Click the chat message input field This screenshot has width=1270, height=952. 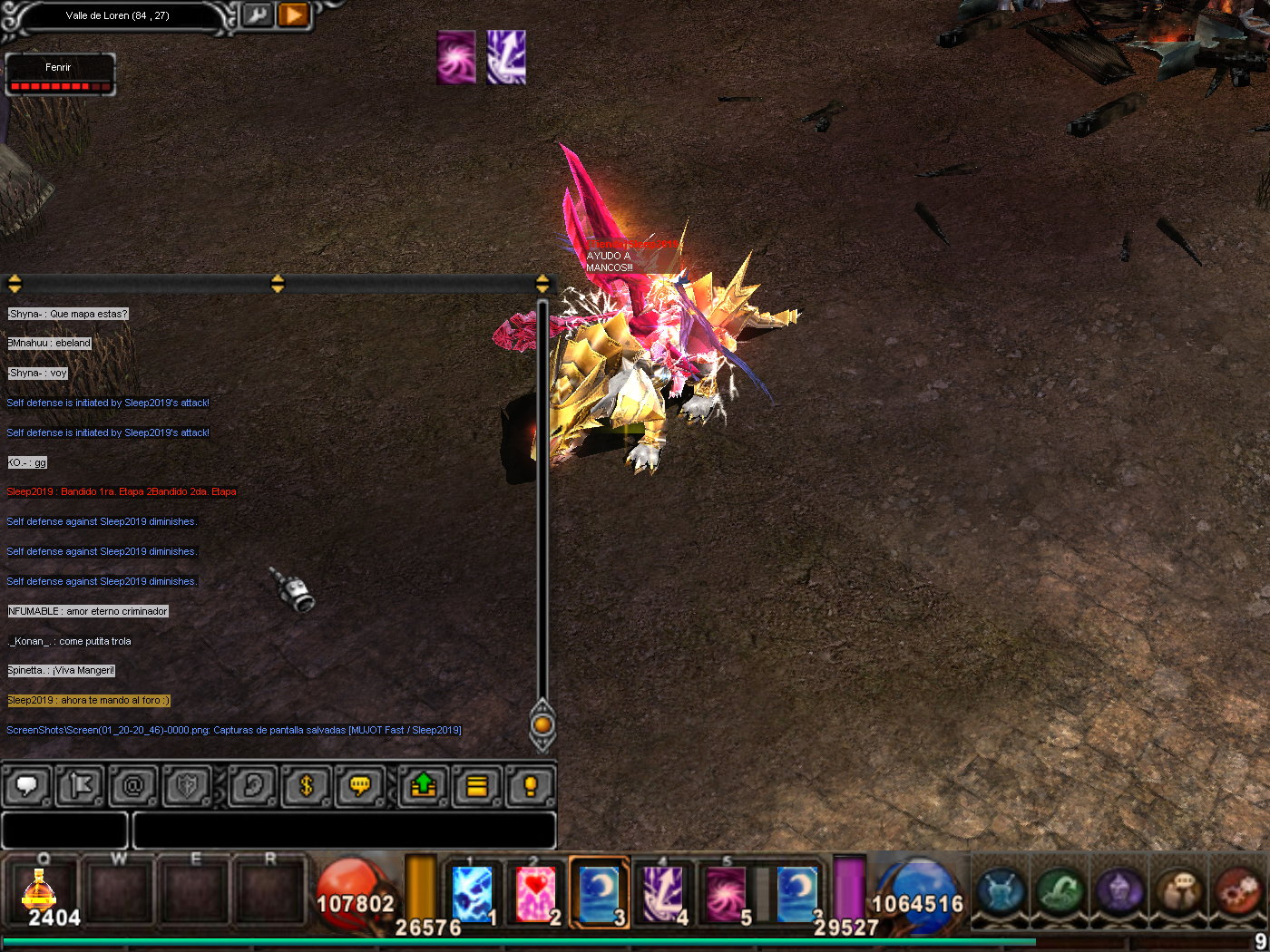(344, 830)
